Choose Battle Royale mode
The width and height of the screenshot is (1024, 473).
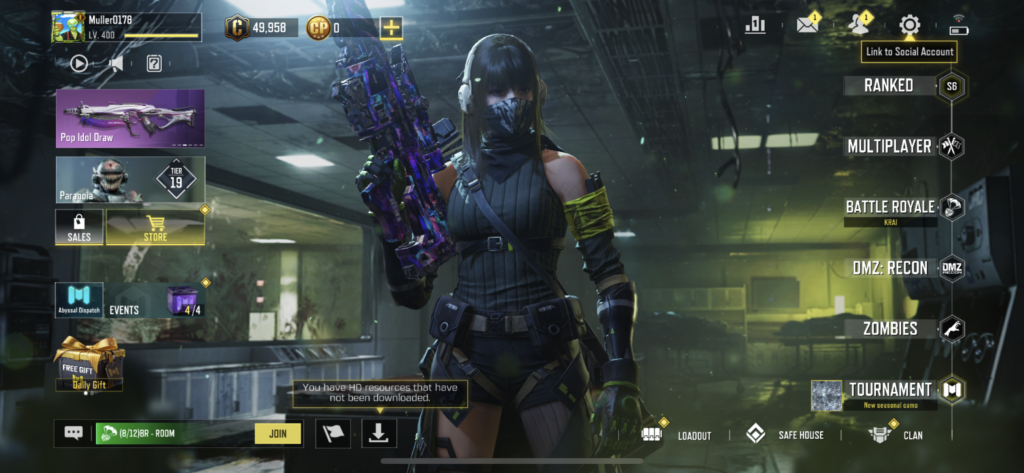point(890,207)
